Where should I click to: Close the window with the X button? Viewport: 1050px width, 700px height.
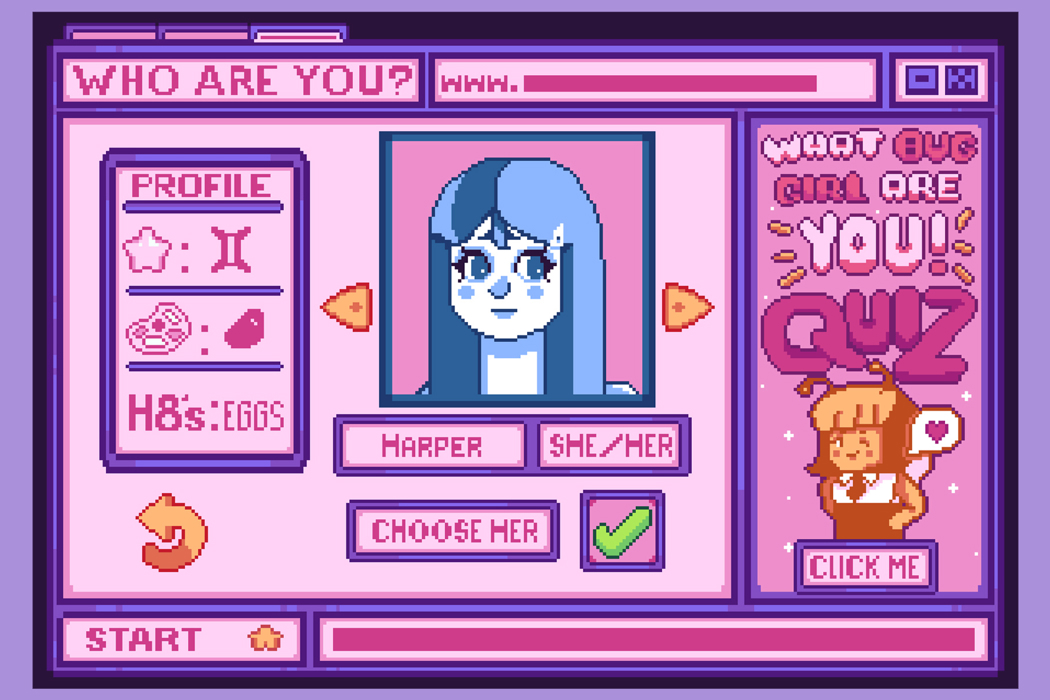click(964, 80)
